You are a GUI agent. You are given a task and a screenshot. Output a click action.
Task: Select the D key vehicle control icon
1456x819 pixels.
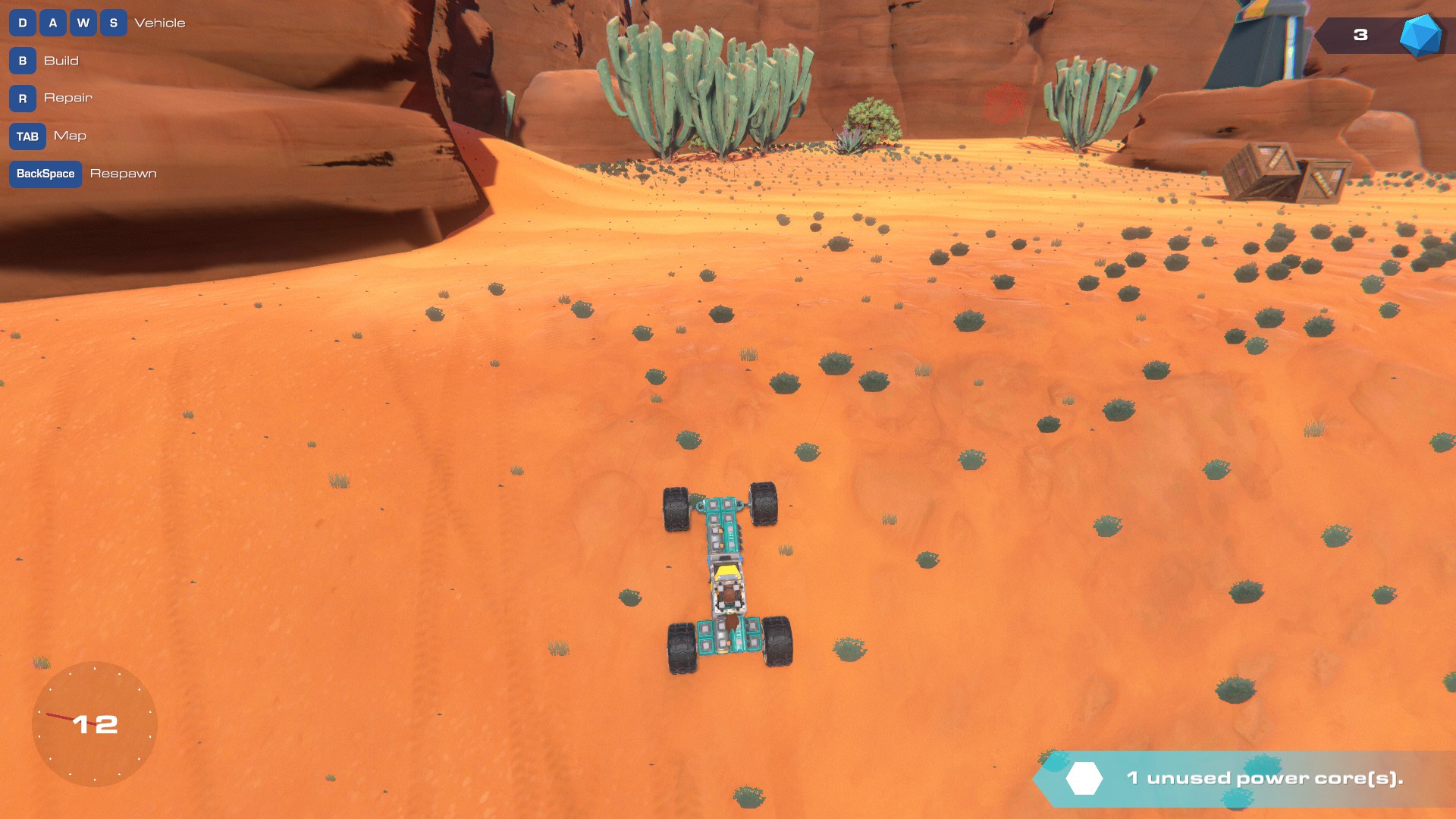(x=23, y=23)
